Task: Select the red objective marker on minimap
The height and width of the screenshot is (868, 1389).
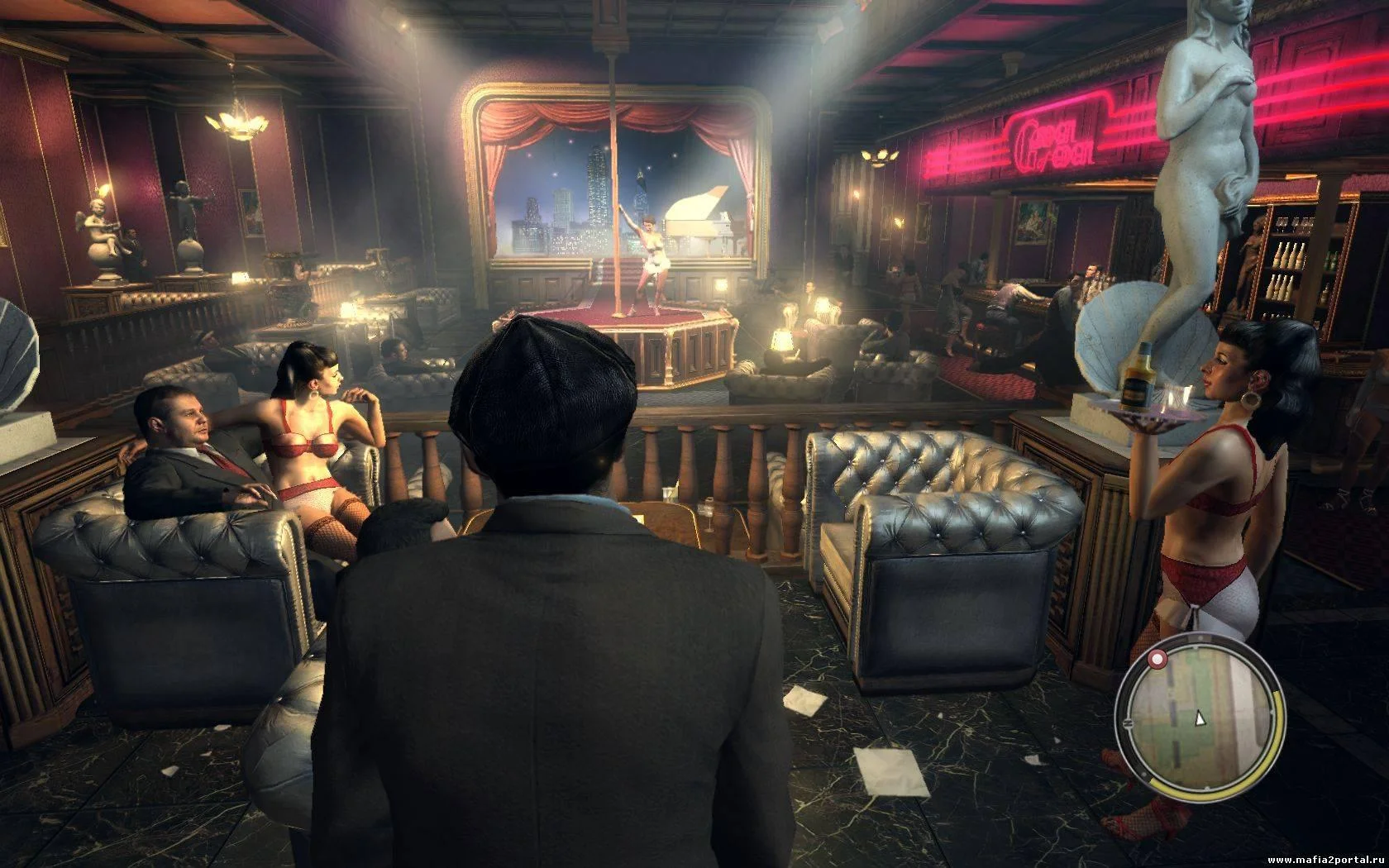Action: click(x=1157, y=659)
